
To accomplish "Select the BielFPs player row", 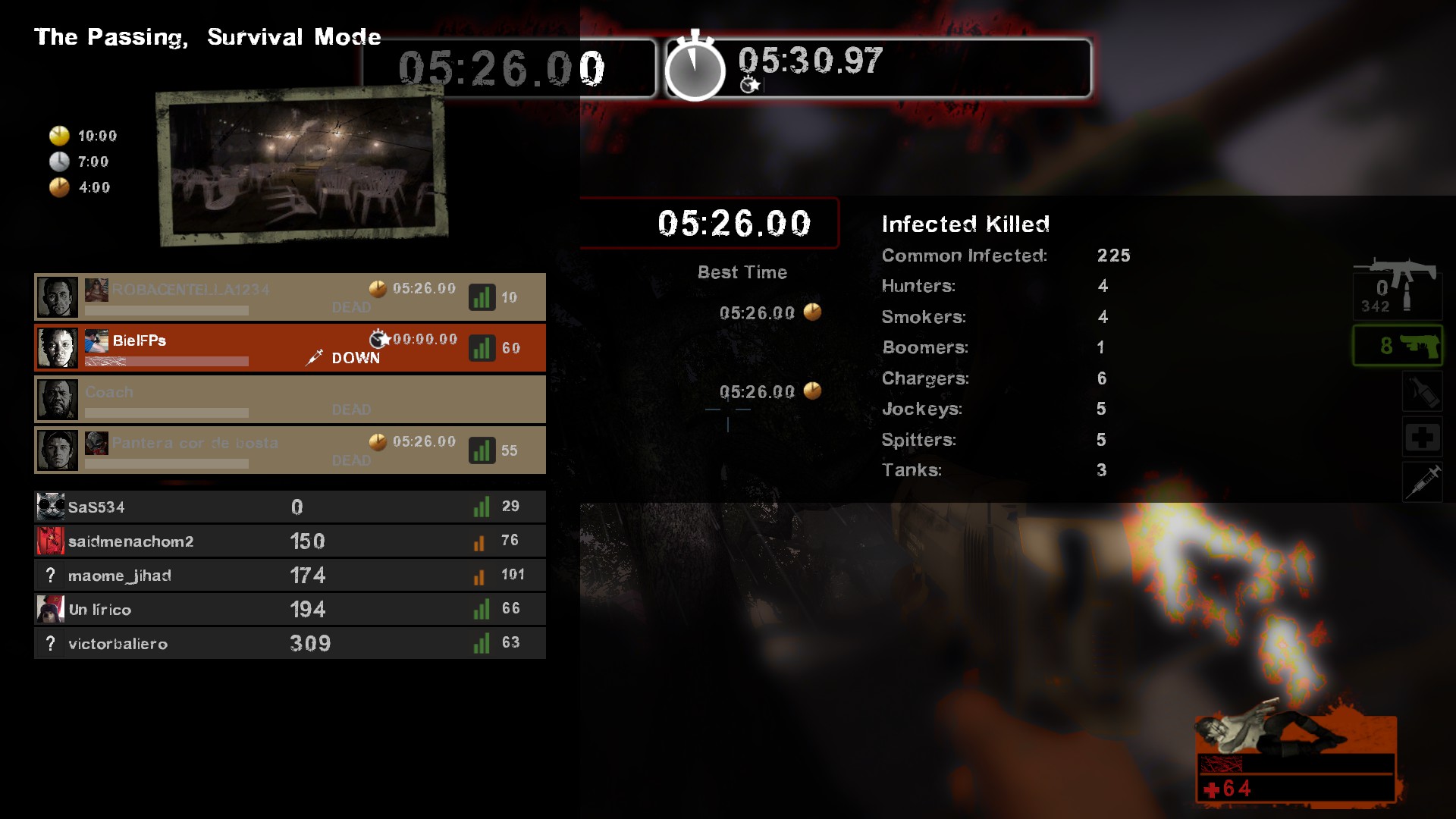I will (x=288, y=347).
